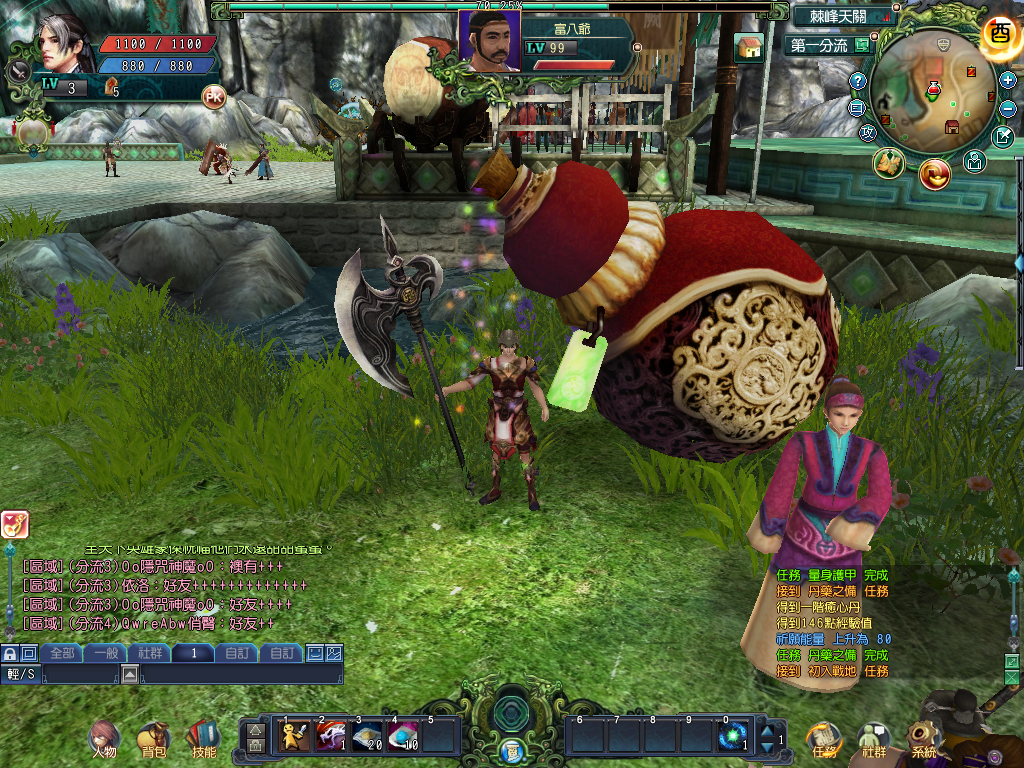Switch chat to the 一般 tab
The width and height of the screenshot is (1024, 768).
[106, 653]
